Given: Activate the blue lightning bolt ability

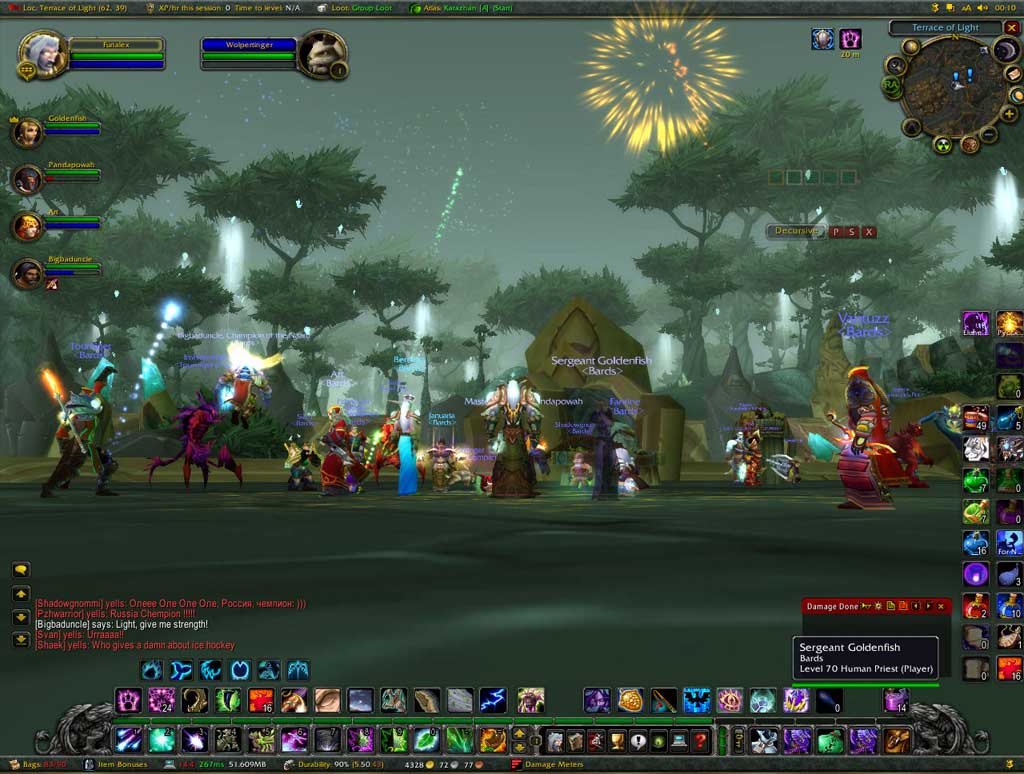Looking at the screenshot, I should (492, 700).
